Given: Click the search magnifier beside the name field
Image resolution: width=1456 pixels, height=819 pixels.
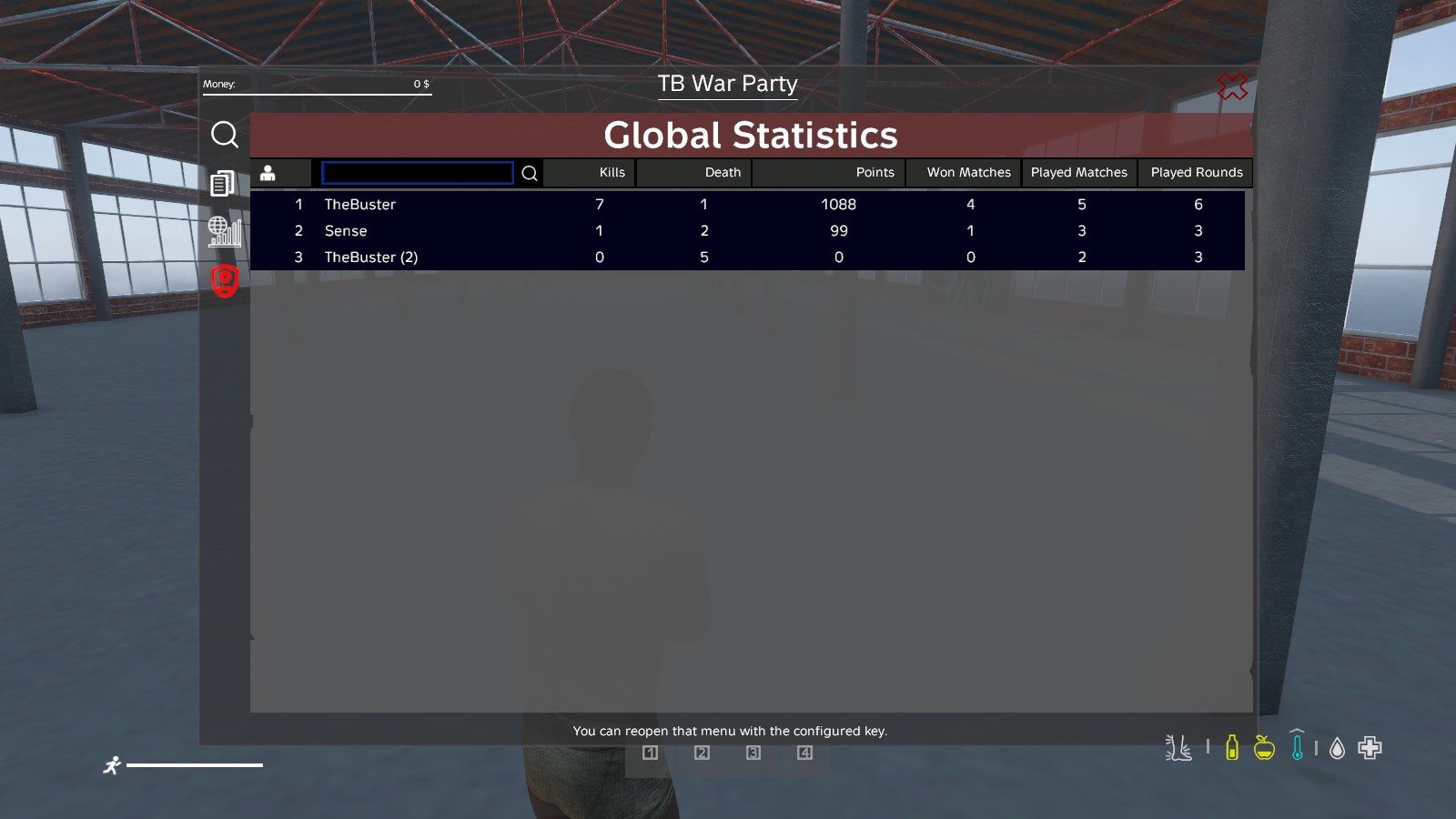Looking at the screenshot, I should (x=530, y=173).
